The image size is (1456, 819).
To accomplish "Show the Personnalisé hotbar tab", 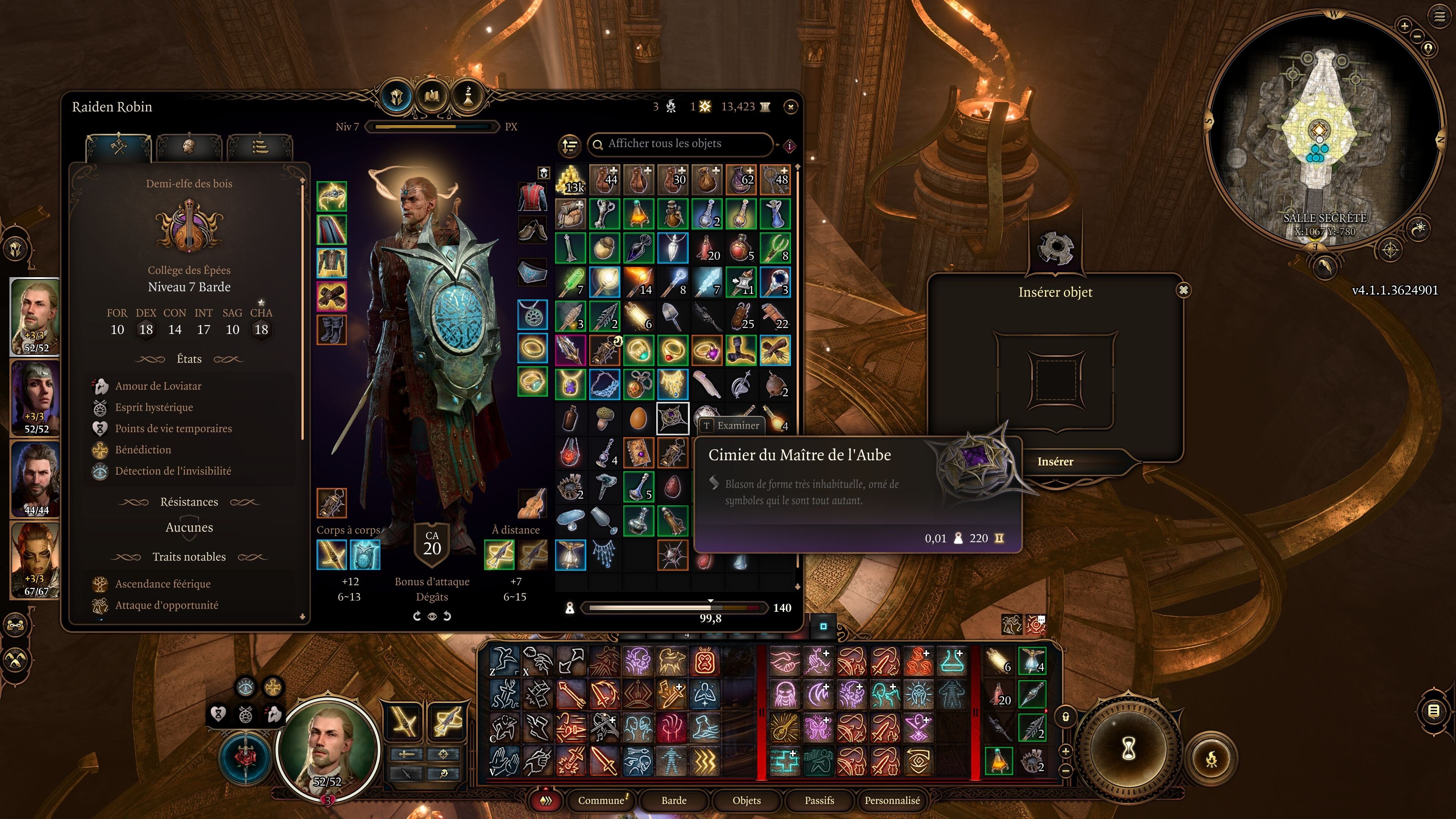I will (x=892, y=800).
